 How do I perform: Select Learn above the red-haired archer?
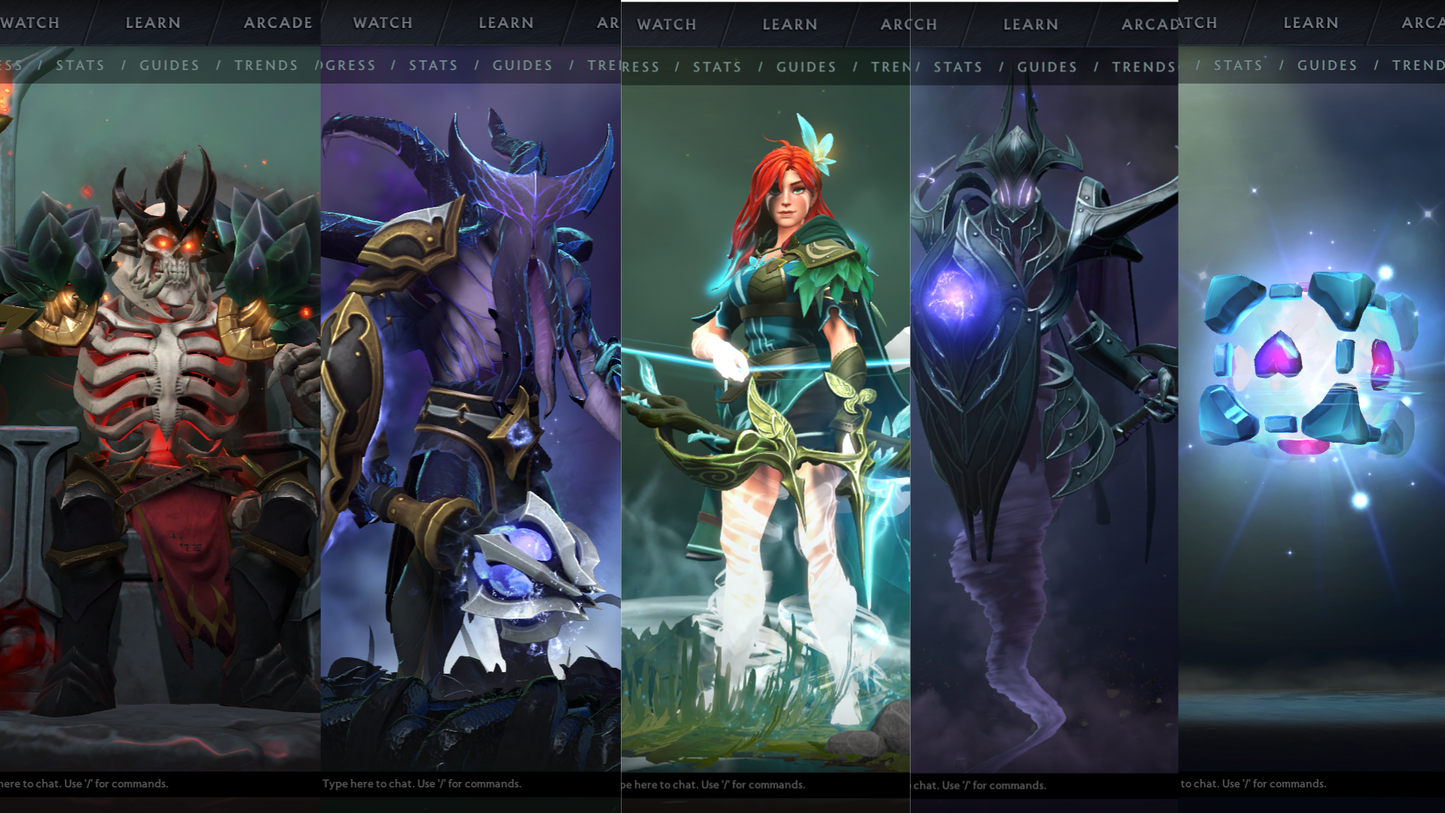[790, 24]
